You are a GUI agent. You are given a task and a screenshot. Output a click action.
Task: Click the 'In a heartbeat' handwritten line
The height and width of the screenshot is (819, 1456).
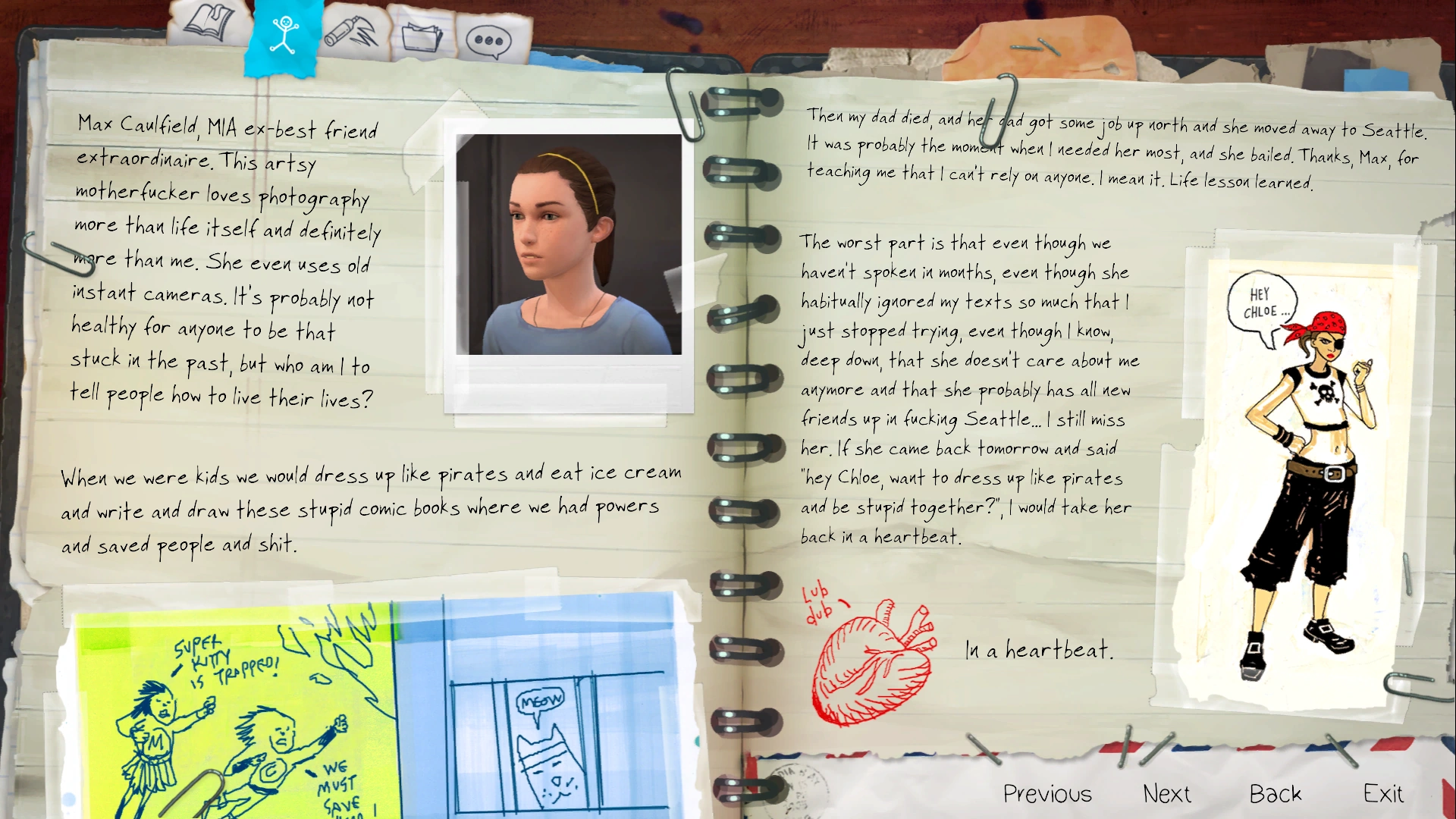coord(1038,650)
